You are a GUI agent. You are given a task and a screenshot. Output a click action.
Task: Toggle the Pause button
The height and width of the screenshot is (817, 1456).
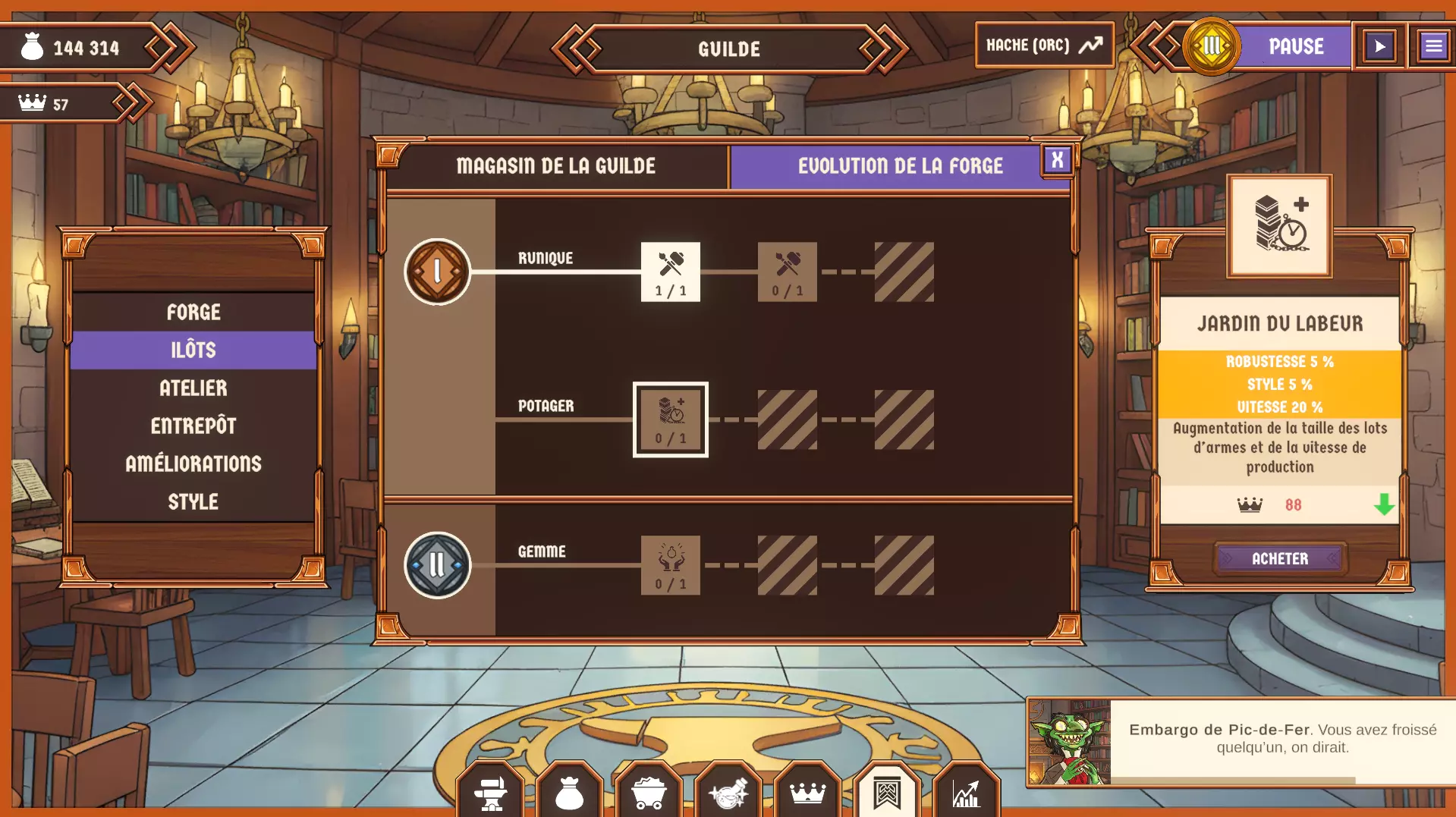pos(1296,47)
